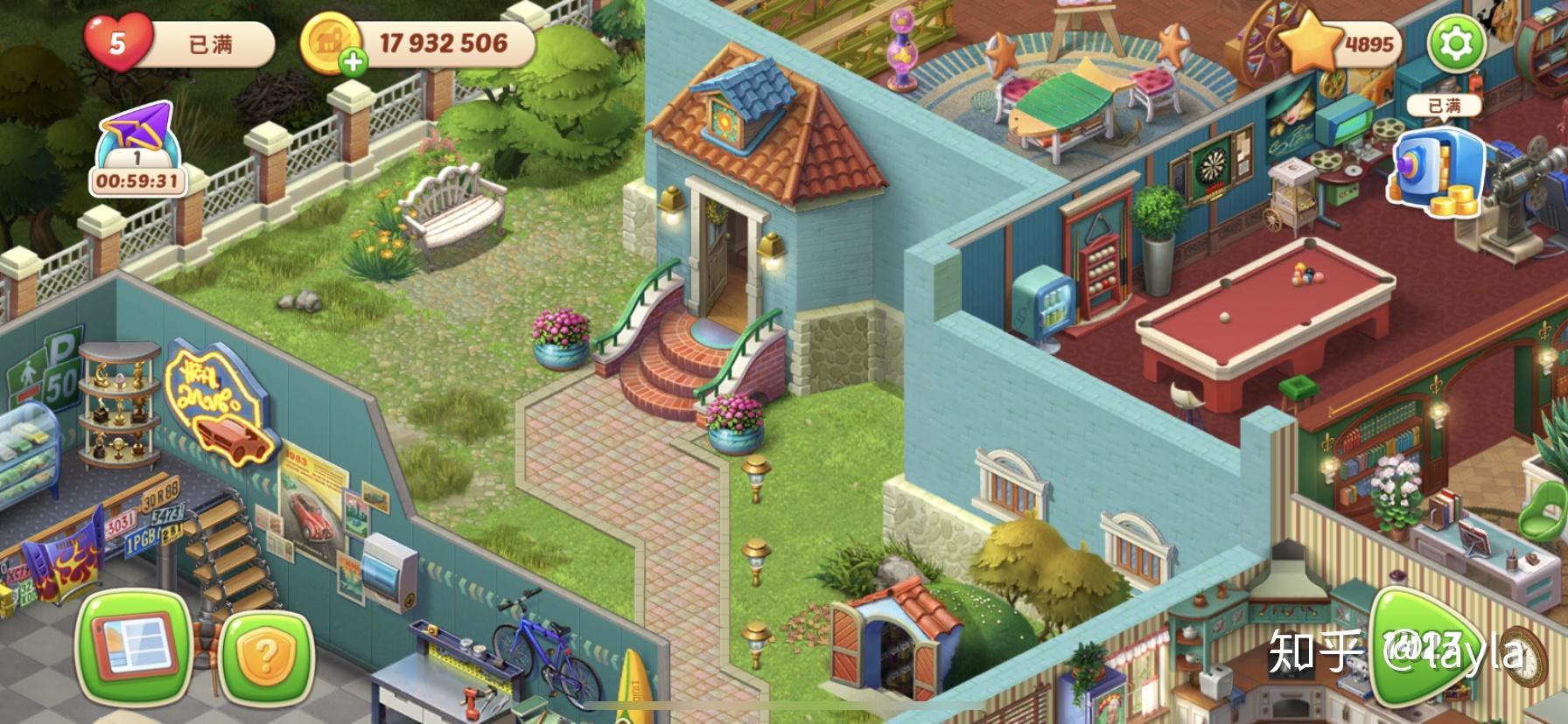Tap the gold star counter icon
1568x724 pixels.
pyautogui.click(x=1312, y=42)
